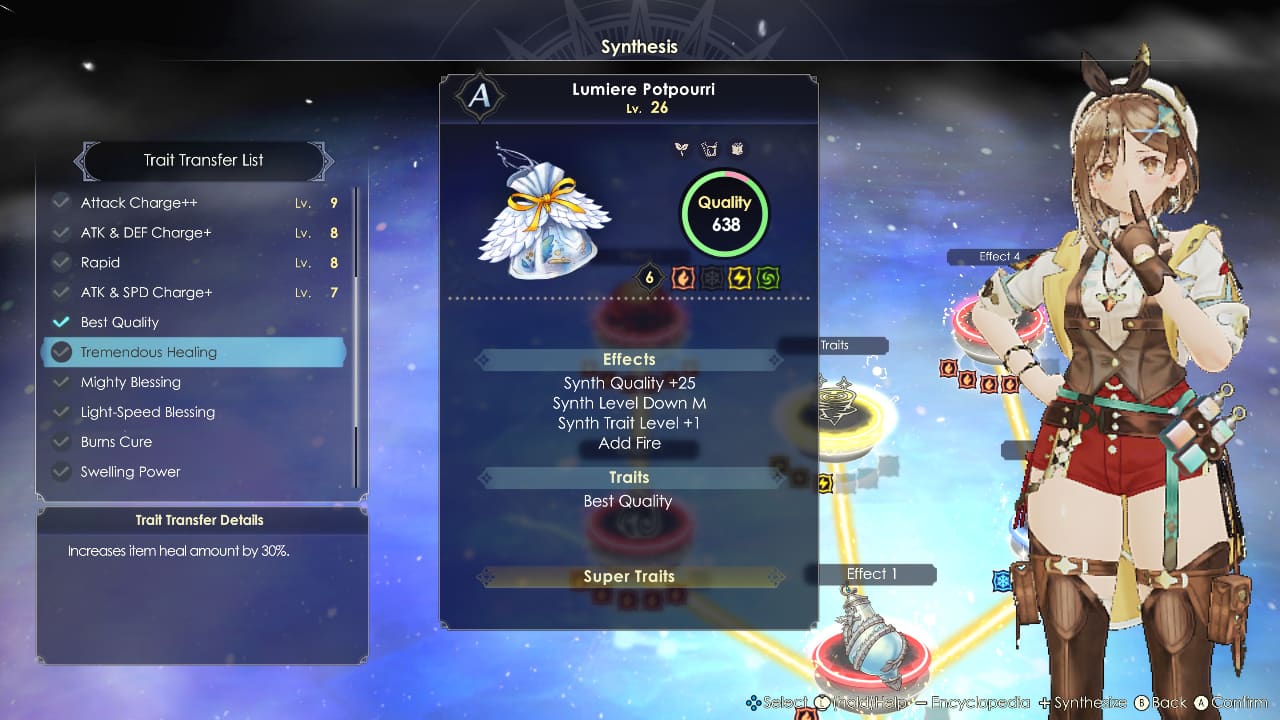Select the ice element icon
Screen dimensions: 1280x720
pos(711,278)
